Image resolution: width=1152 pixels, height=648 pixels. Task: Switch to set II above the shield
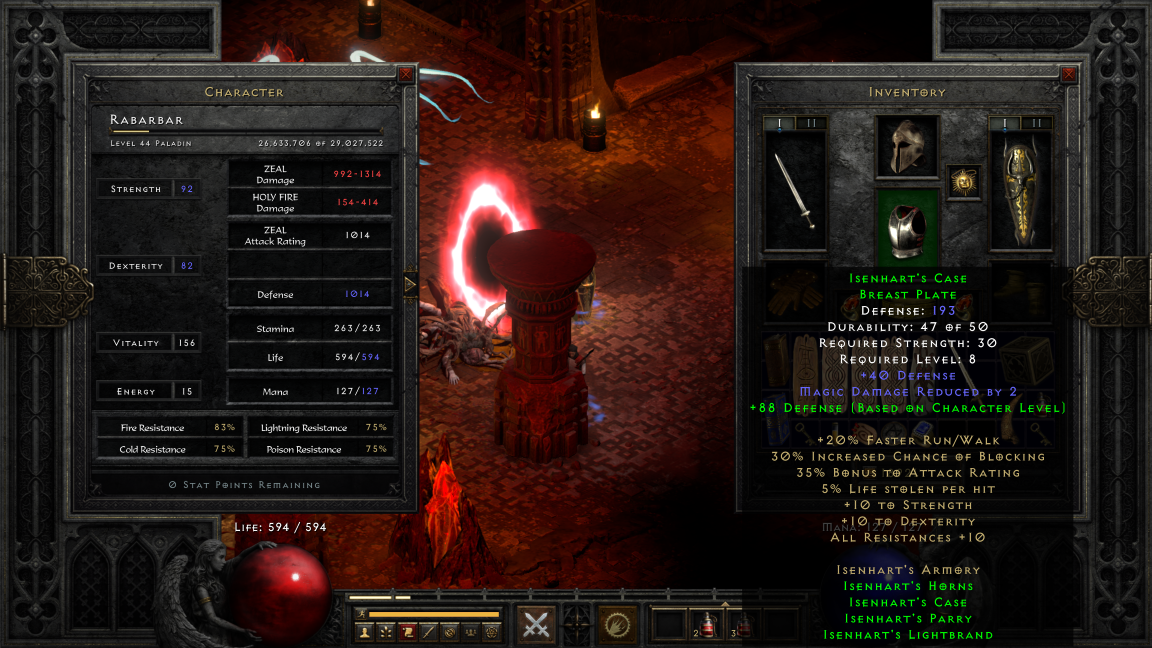(1037, 123)
